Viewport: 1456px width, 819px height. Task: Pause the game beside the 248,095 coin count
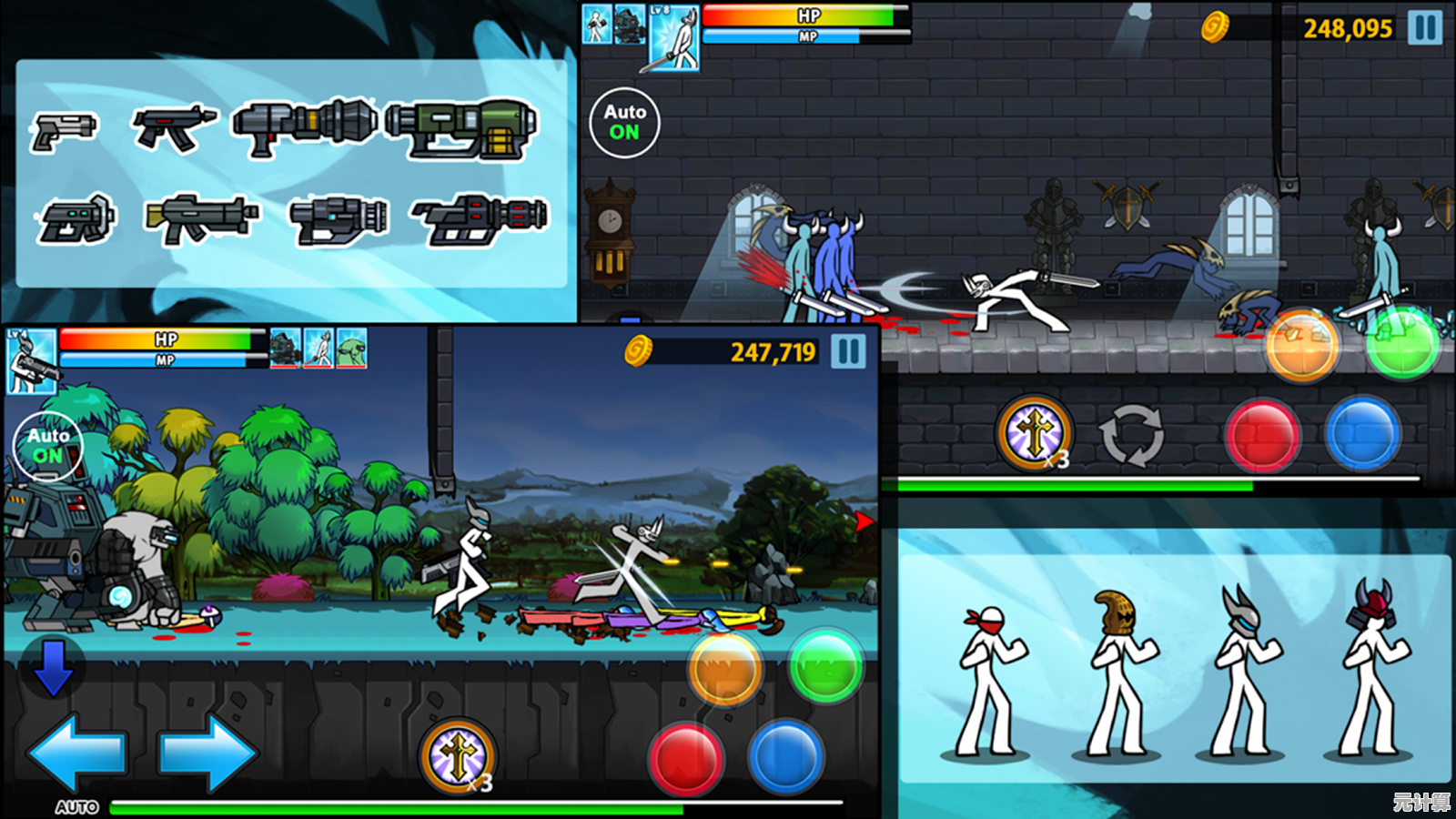1425,27
